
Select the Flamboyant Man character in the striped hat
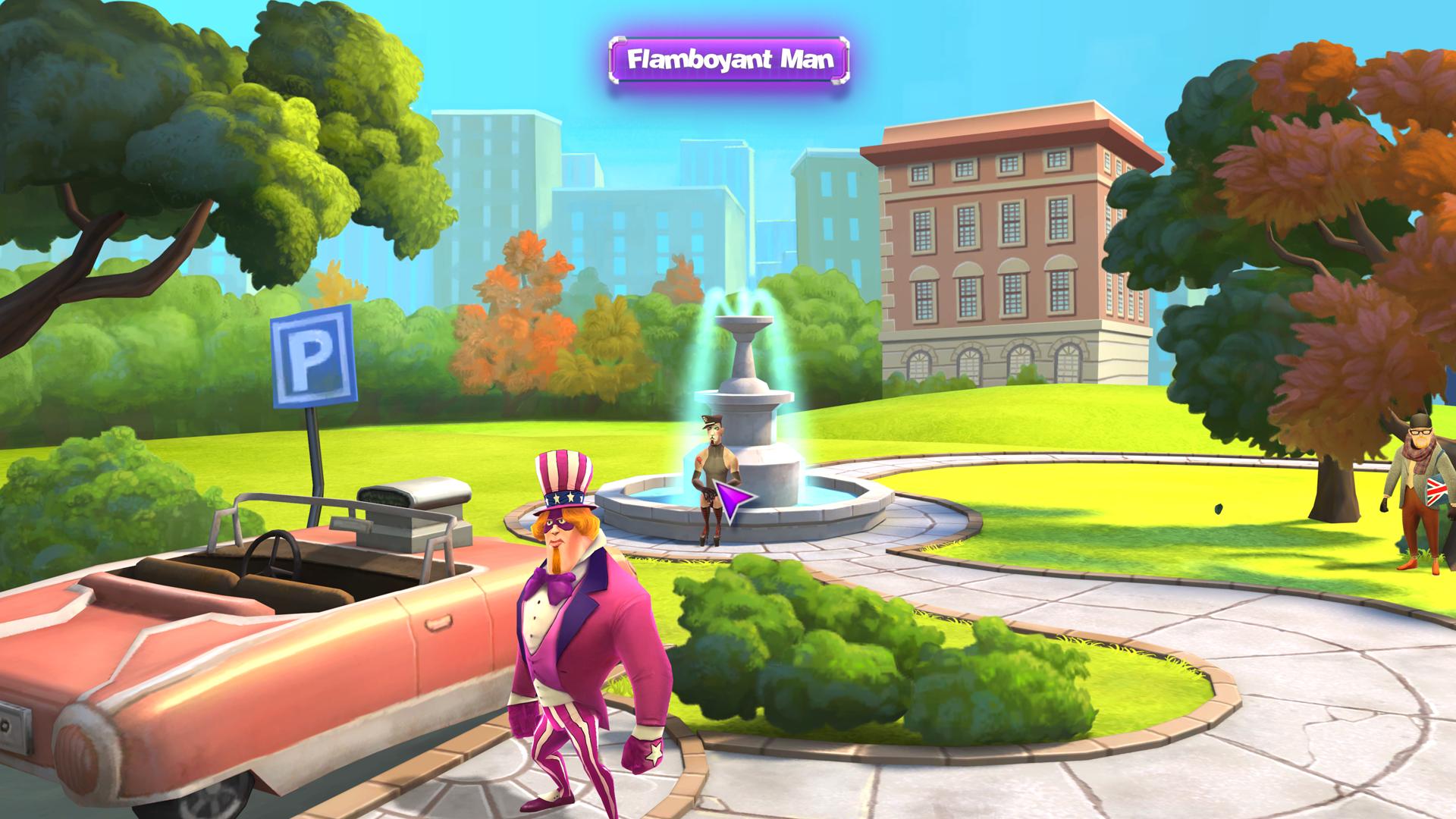(x=584, y=629)
